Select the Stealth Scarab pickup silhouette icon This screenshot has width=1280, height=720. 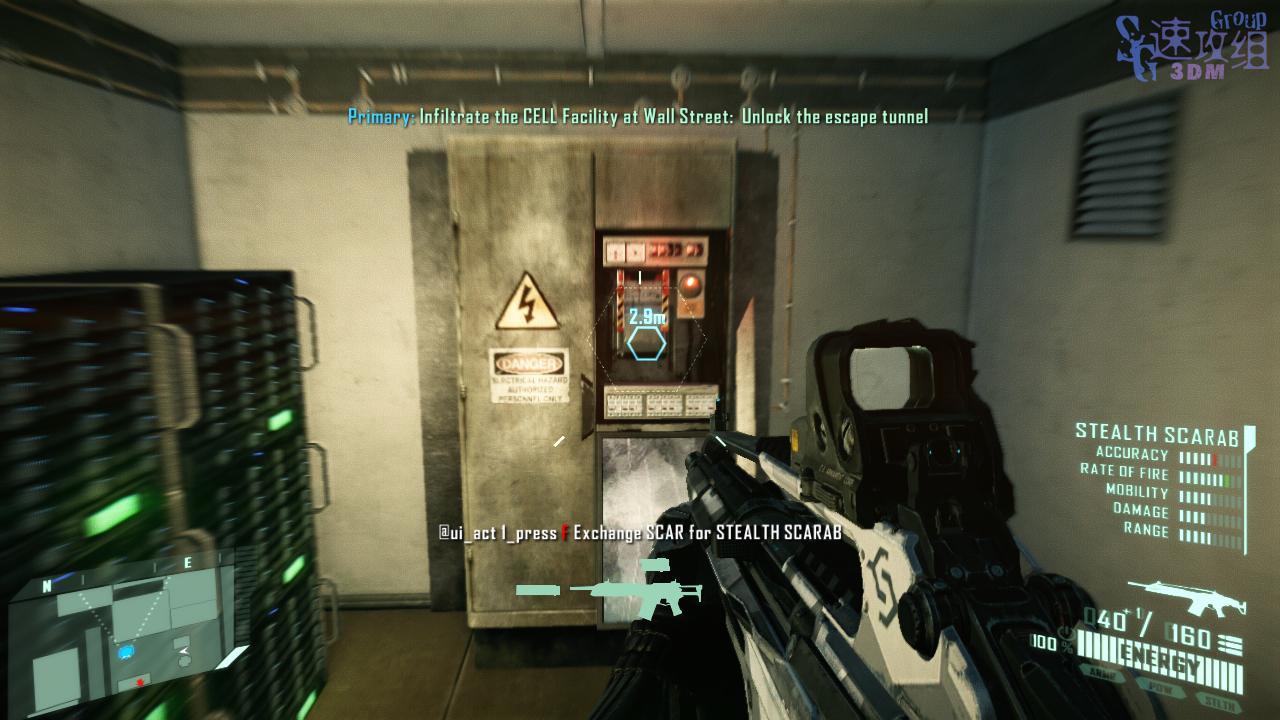tap(609, 590)
